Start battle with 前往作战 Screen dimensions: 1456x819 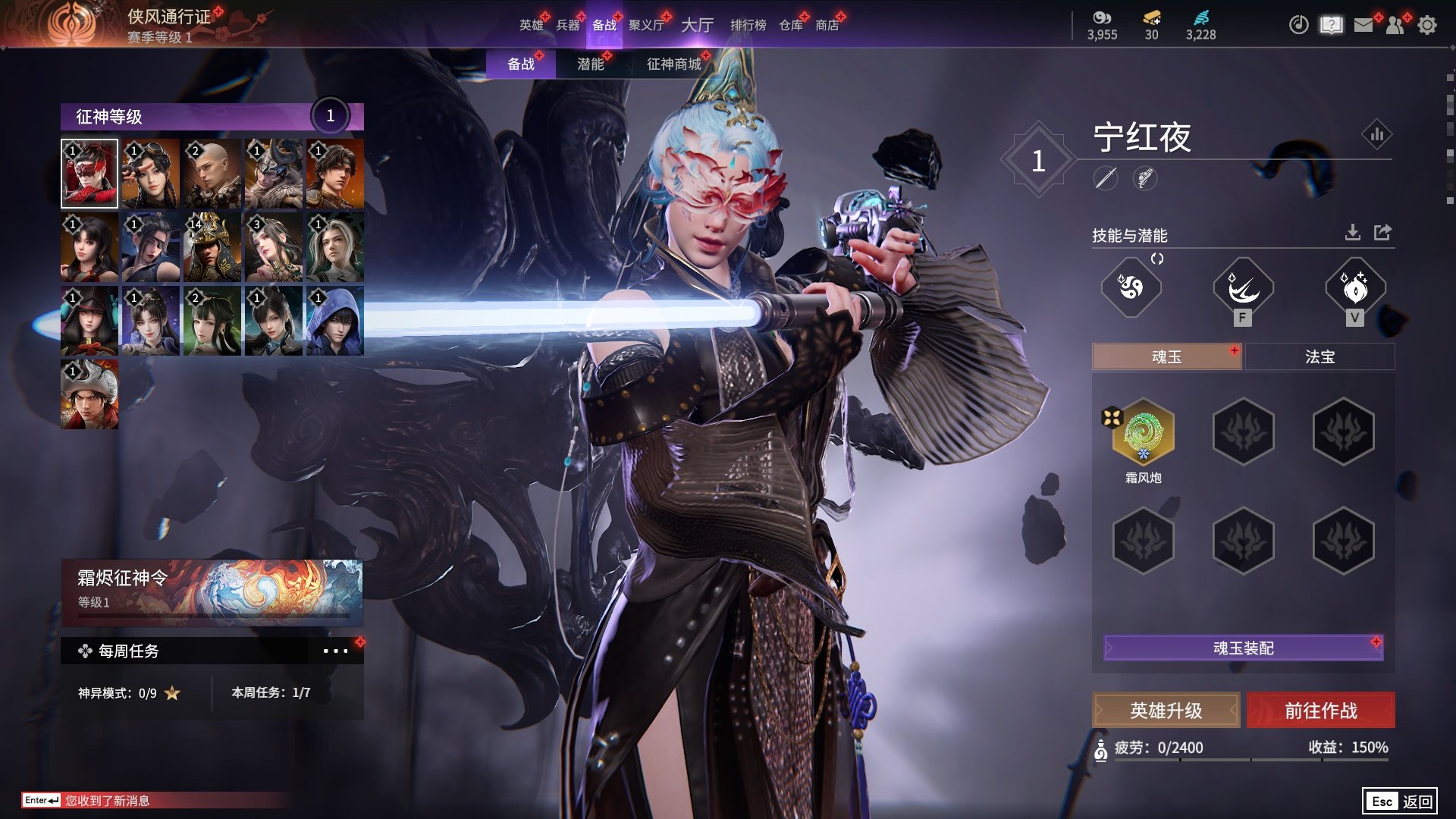coord(1320,711)
